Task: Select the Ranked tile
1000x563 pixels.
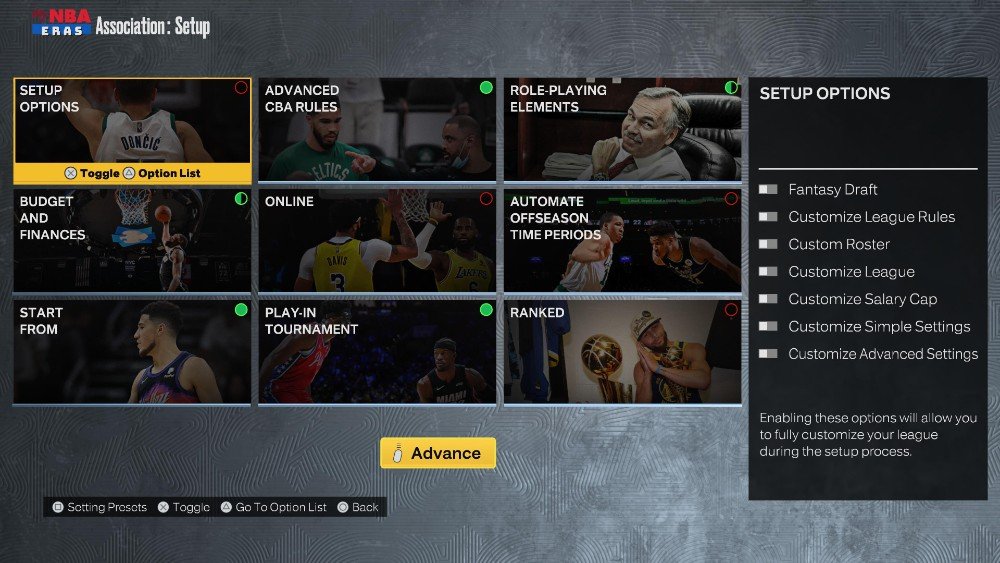Action: coord(622,353)
